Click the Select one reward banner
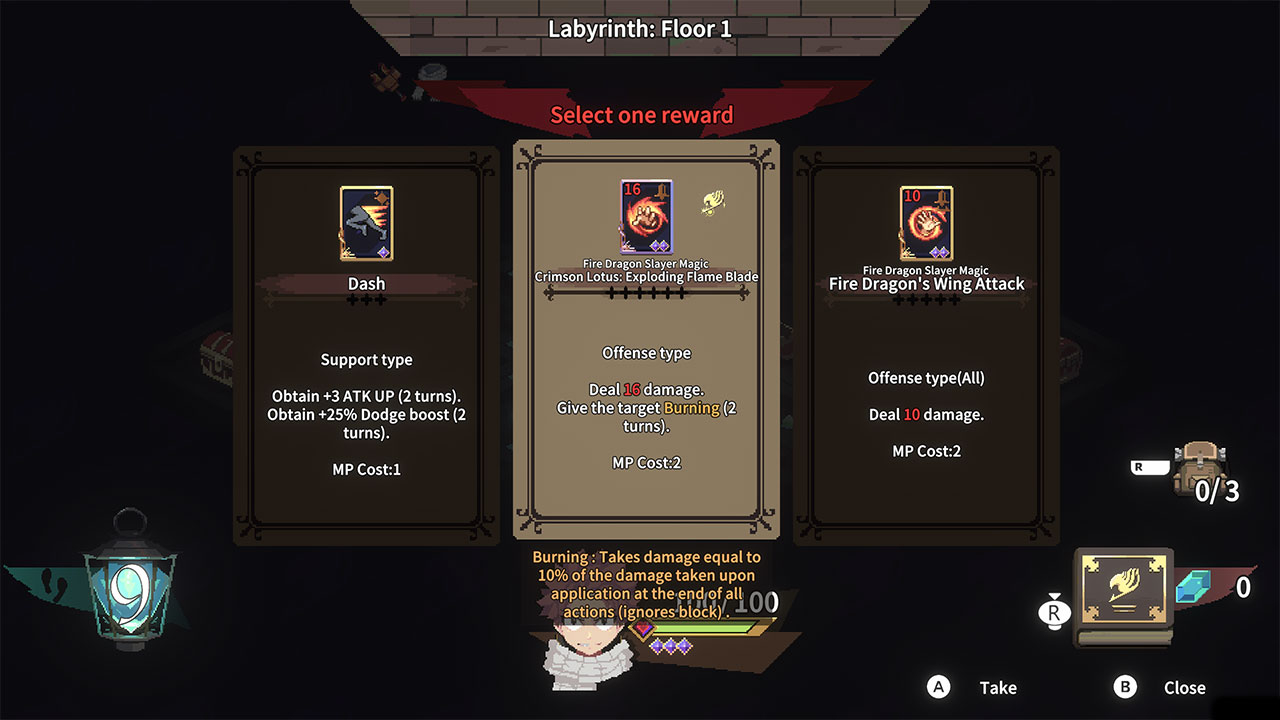 coord(640,115)
